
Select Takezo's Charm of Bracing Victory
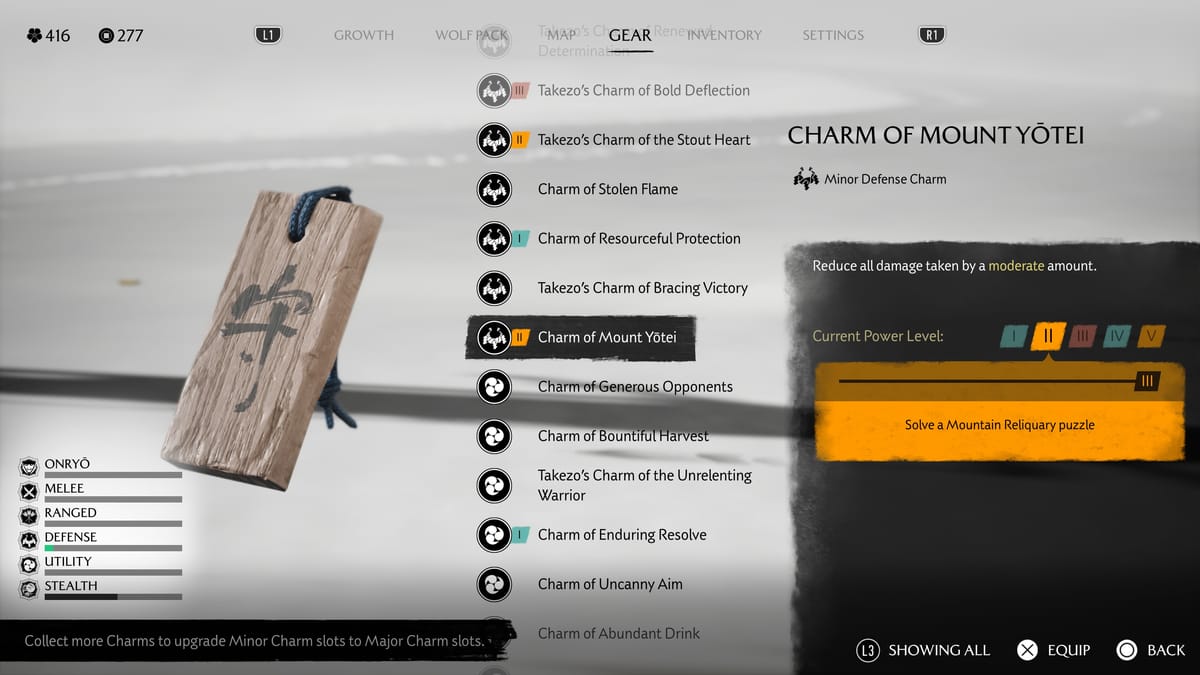[642, 288]
